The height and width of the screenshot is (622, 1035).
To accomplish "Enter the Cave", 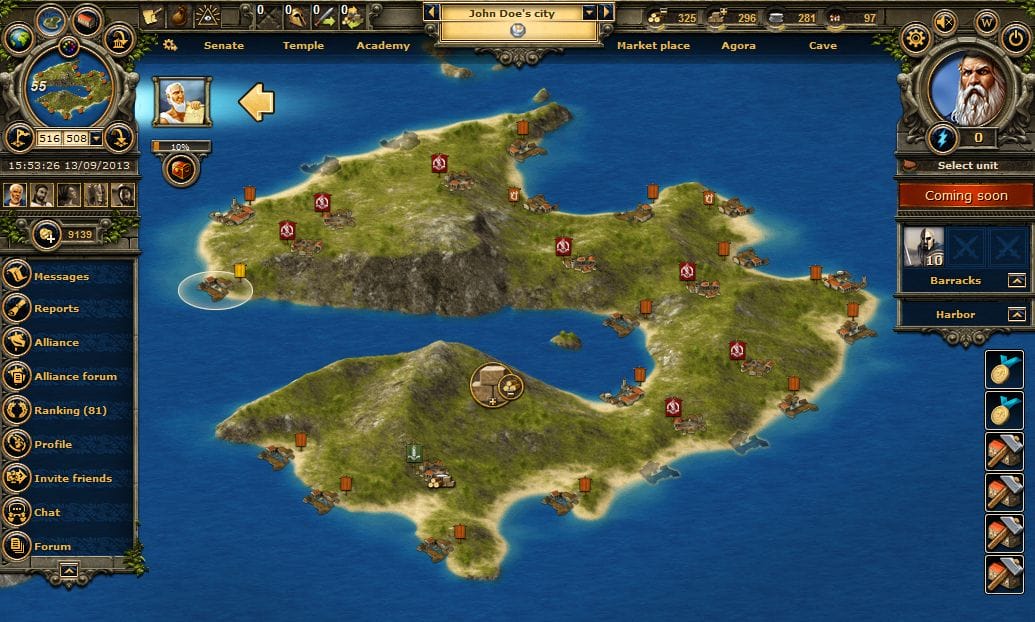I will click(823, 45).
